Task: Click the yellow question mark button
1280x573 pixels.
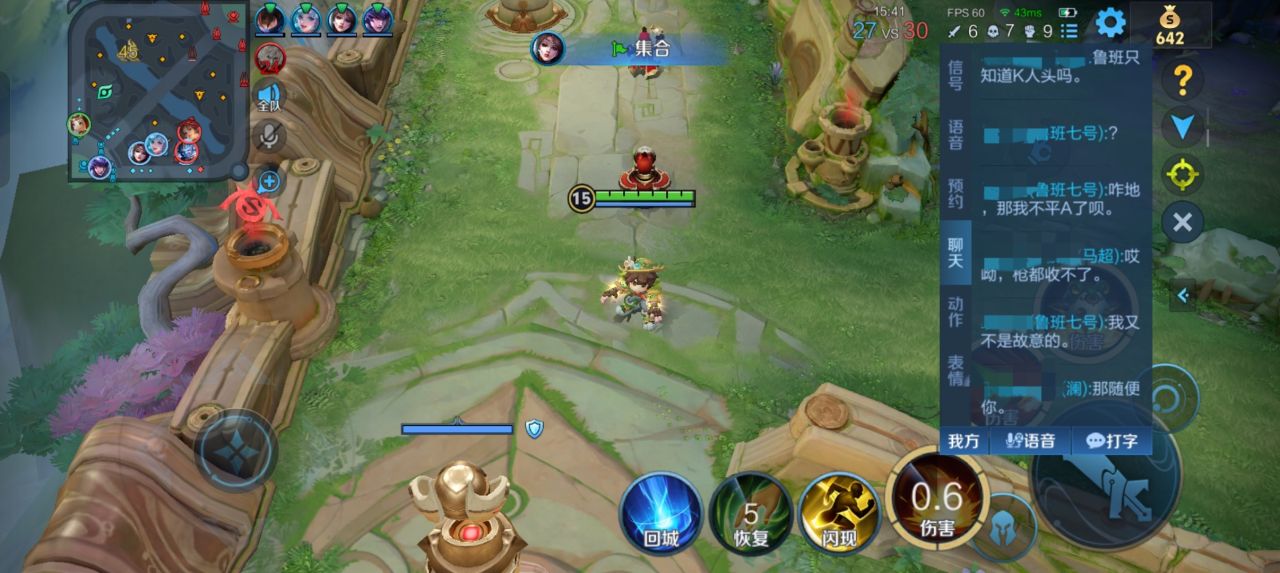Action: tap(1182, 79)
